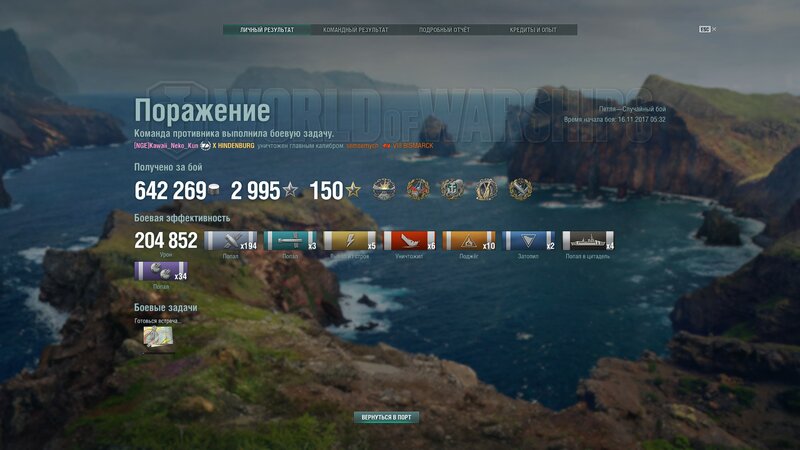The image size is (800, 450).
Task: Click the citadel hit ribbon x4
Action: [588, 240]
